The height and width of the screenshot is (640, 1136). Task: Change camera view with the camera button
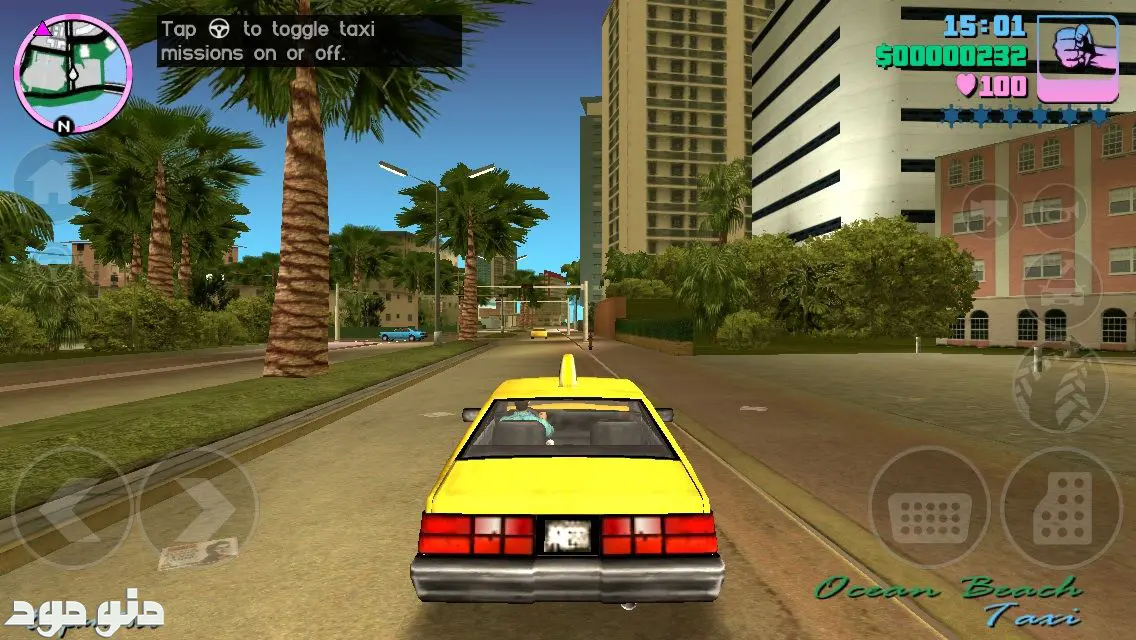click(x=989, y=212)
